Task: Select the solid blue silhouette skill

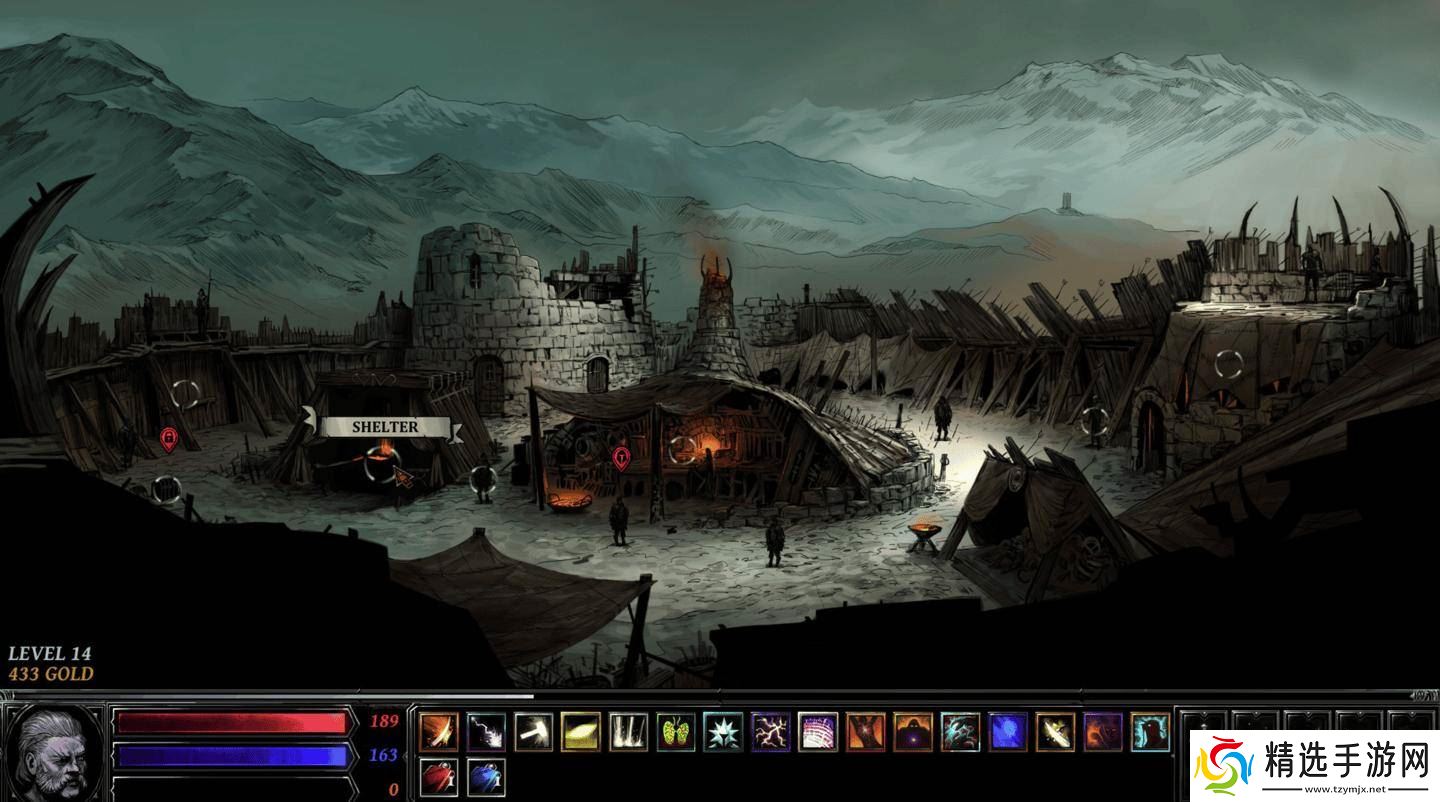Action: [x=1008, y=731]
